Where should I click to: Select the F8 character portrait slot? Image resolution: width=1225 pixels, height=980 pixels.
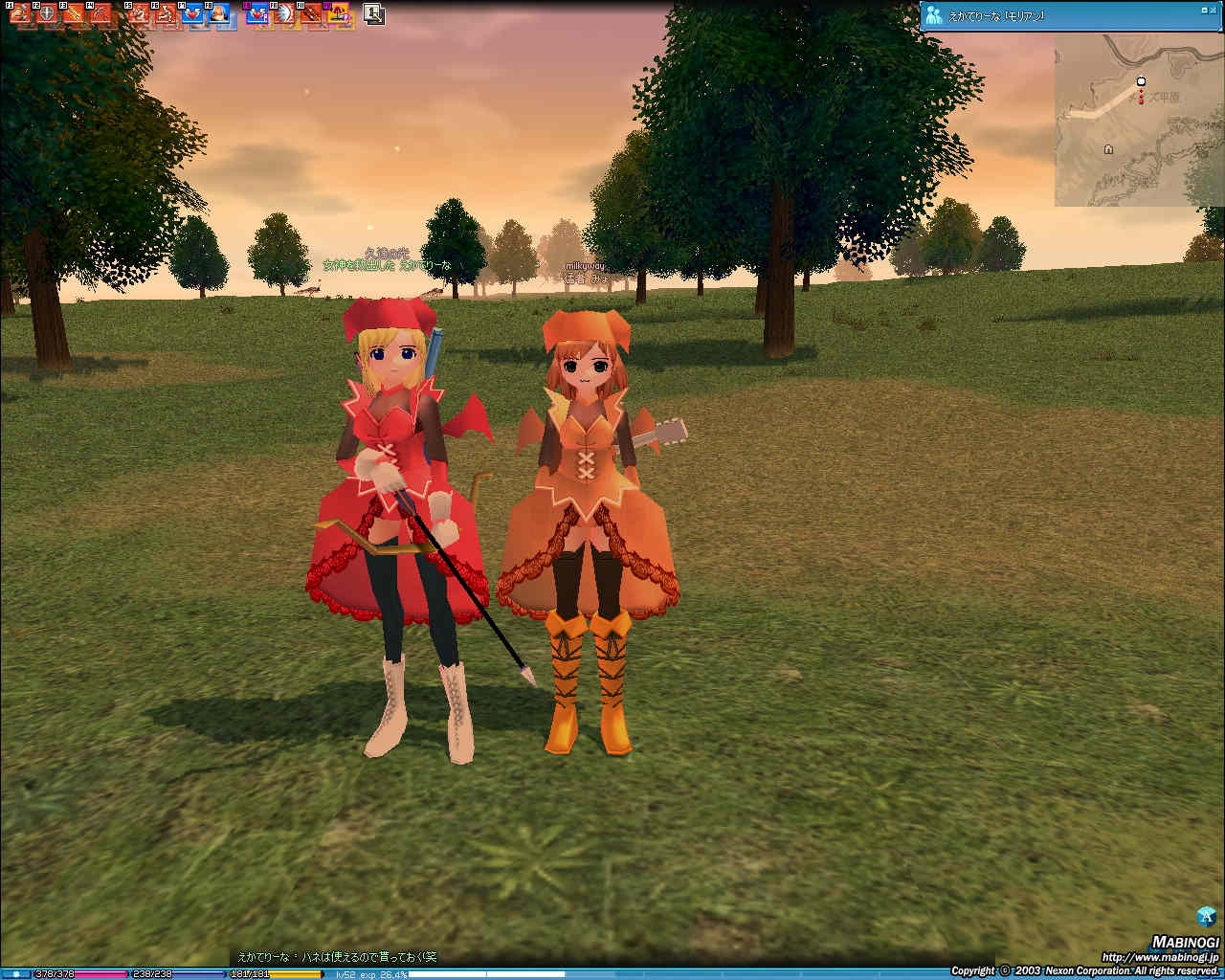tap(219, 13)
